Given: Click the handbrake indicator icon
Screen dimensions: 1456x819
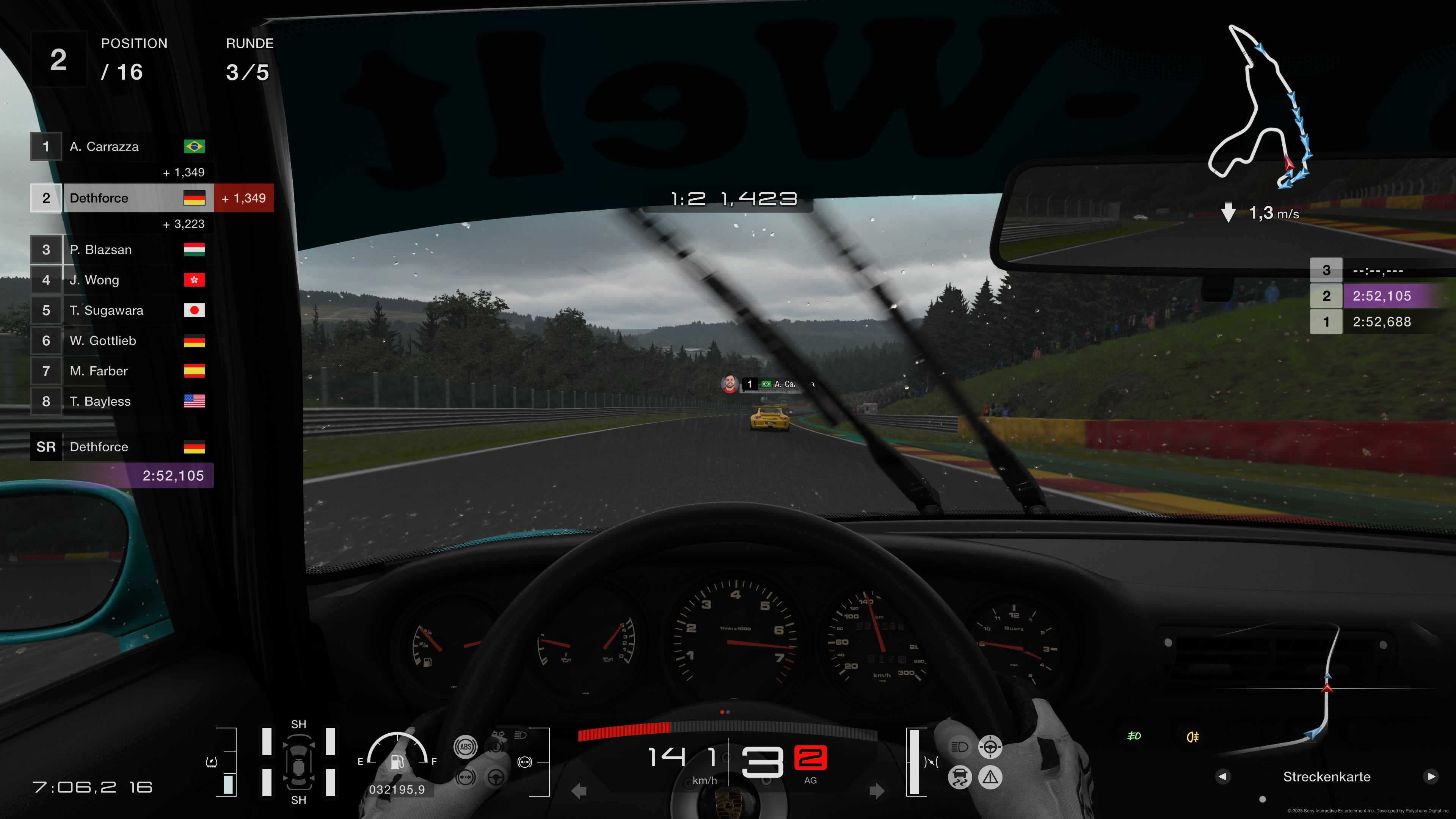Looking at the screenshot, I should [x=496, y=747].
